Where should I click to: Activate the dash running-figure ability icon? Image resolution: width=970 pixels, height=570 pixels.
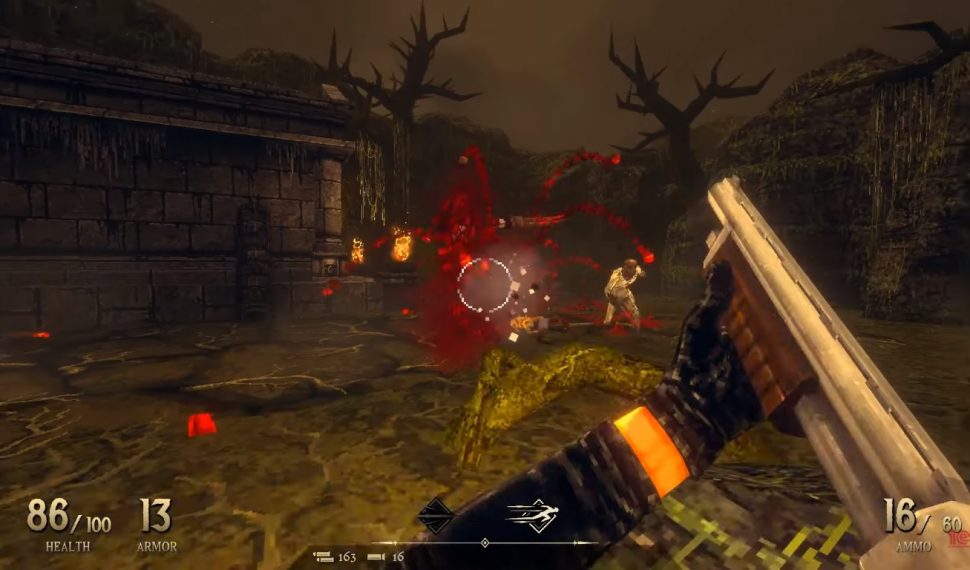(x=532, y=515)
